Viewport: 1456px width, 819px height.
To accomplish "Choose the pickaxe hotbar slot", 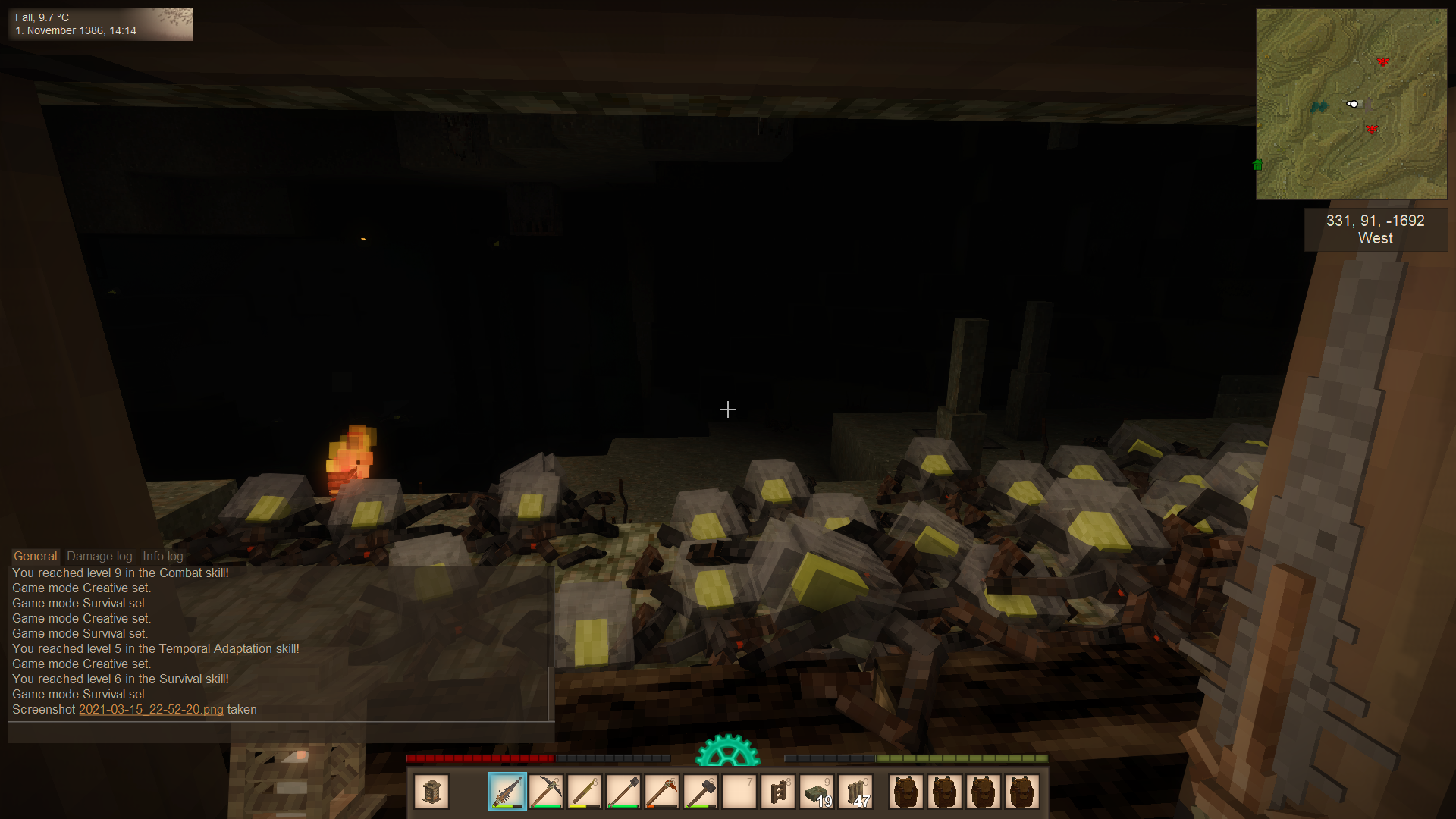I will tap(546, 792).
